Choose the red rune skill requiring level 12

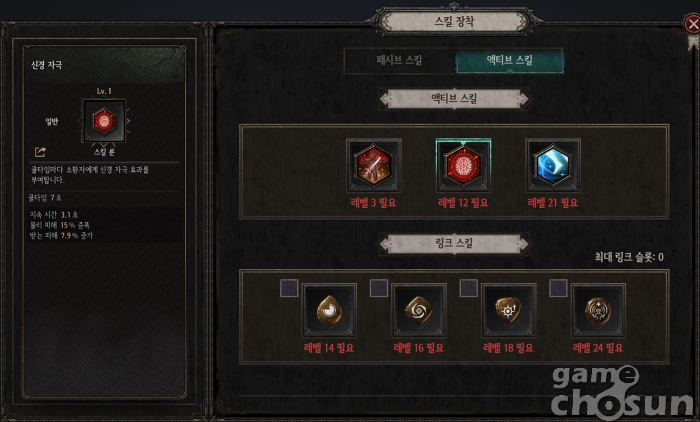click(x=464, y=166)
